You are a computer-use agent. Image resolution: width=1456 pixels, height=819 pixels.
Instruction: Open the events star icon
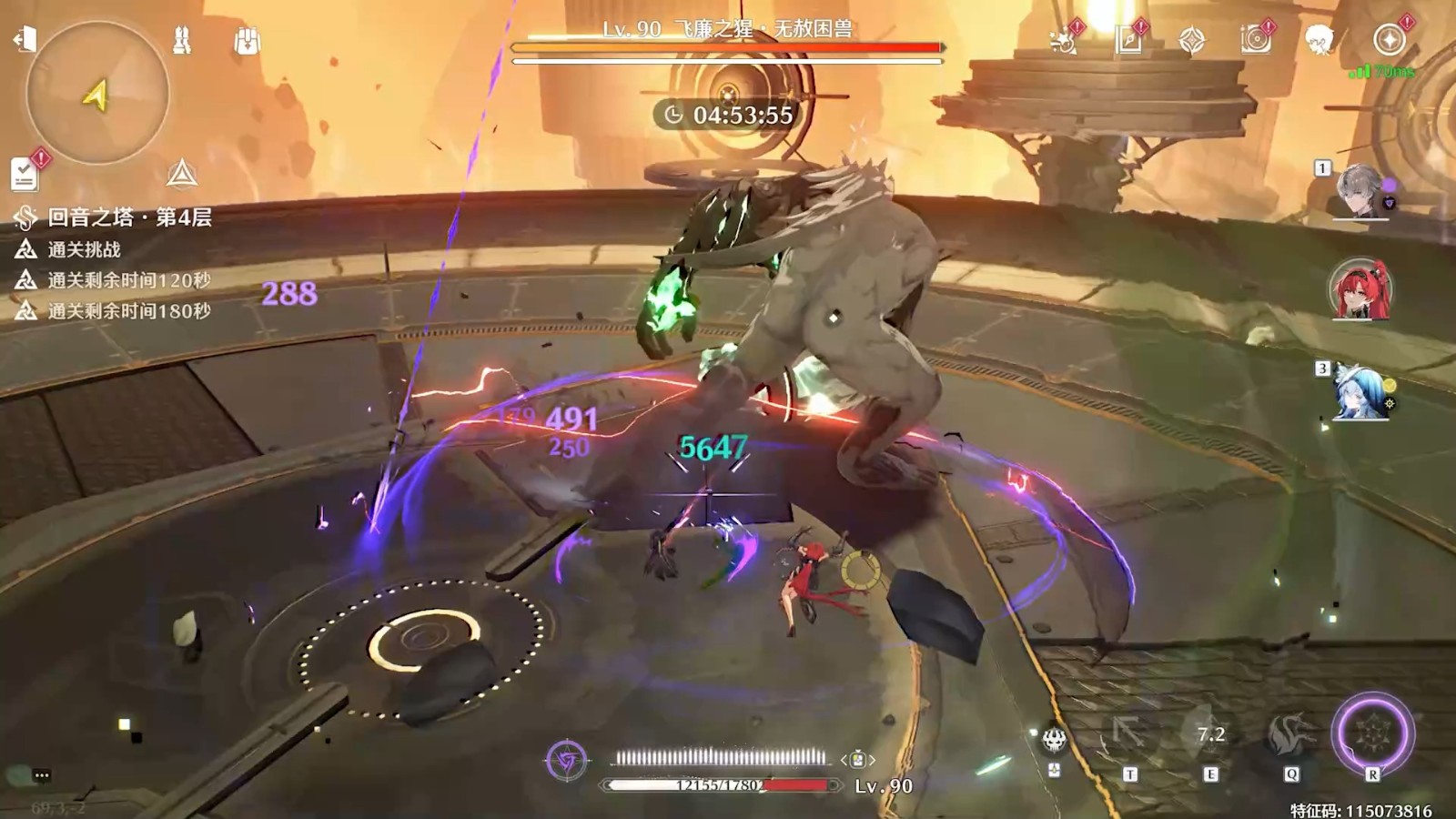(1064, 40)
